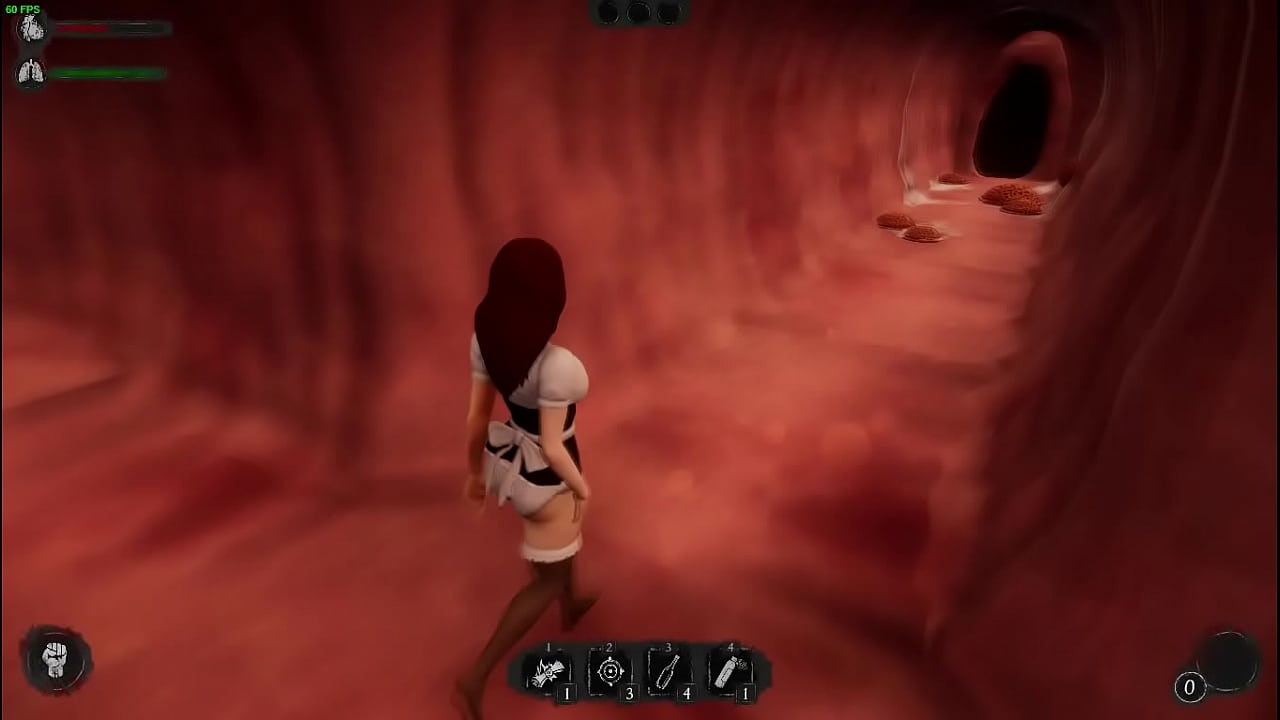1280x720 pixels.
Task: Click the 0 counter in the corner circle
Action: 1190,688
